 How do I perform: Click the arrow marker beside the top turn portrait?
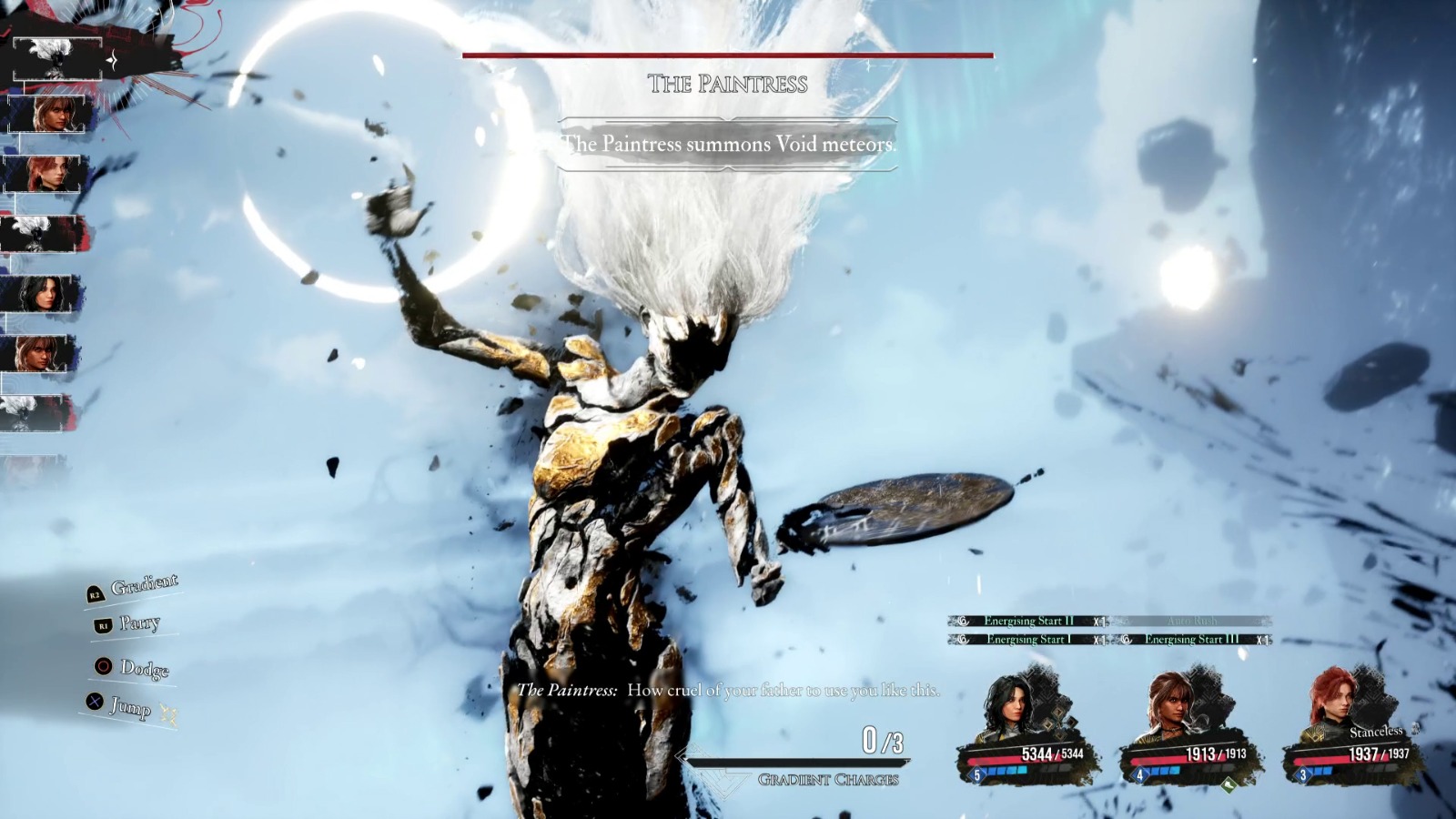coord(111,59)
